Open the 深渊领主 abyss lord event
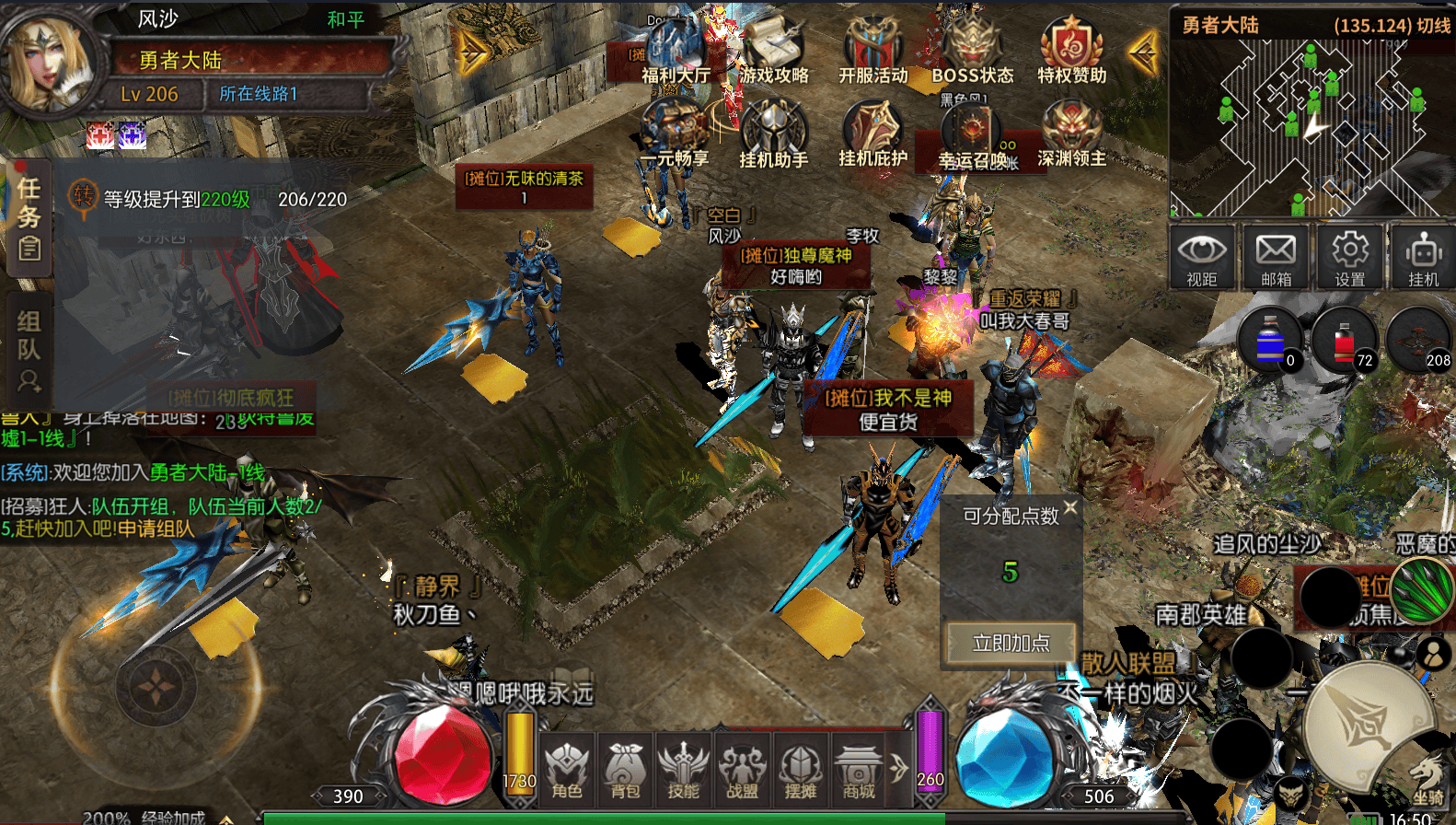The image size is (1456, 825). pos(1071,136)
